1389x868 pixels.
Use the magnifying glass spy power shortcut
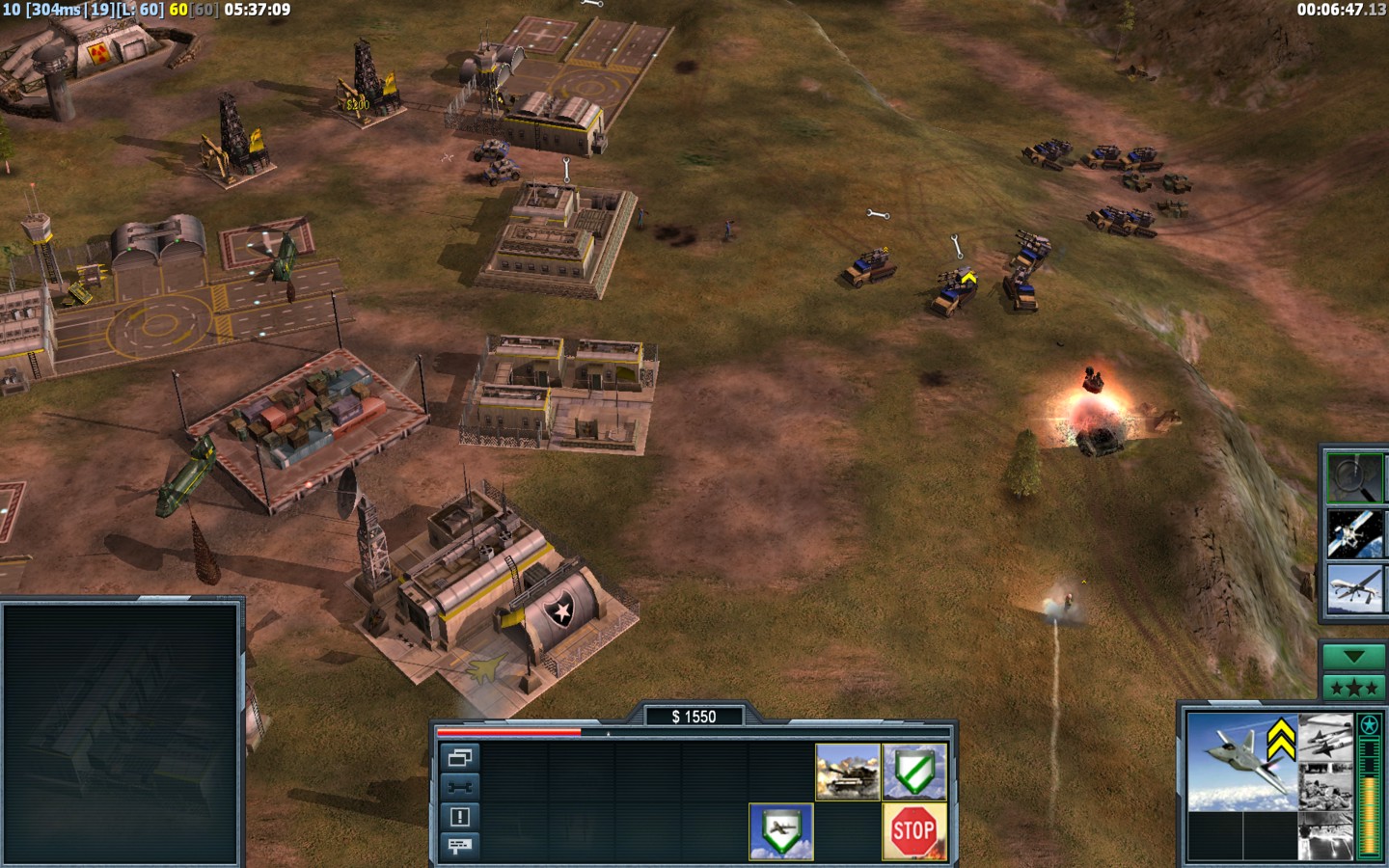(1354, 477)
